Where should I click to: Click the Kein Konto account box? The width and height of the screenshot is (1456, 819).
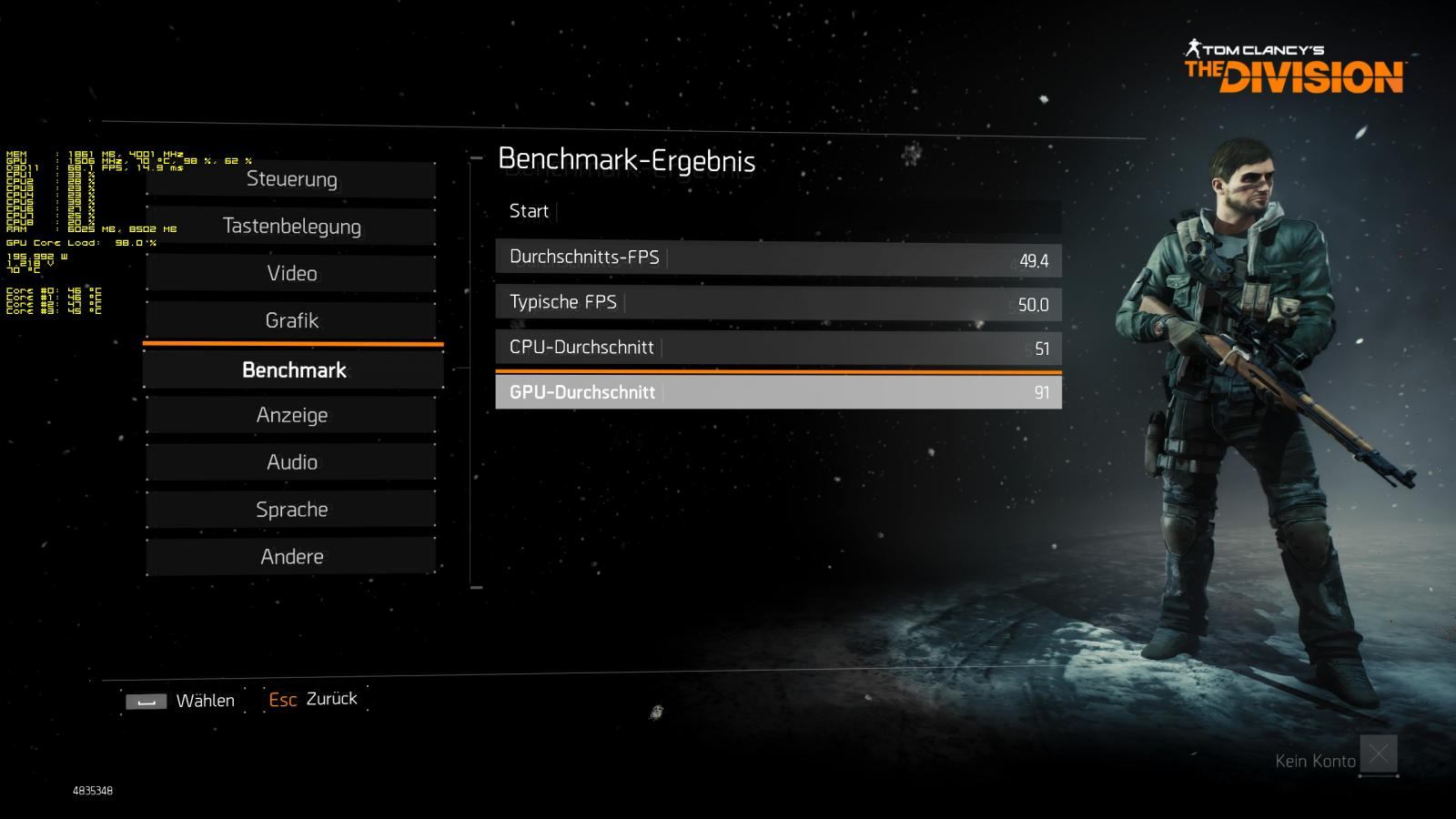click(x=1378, y=754)
